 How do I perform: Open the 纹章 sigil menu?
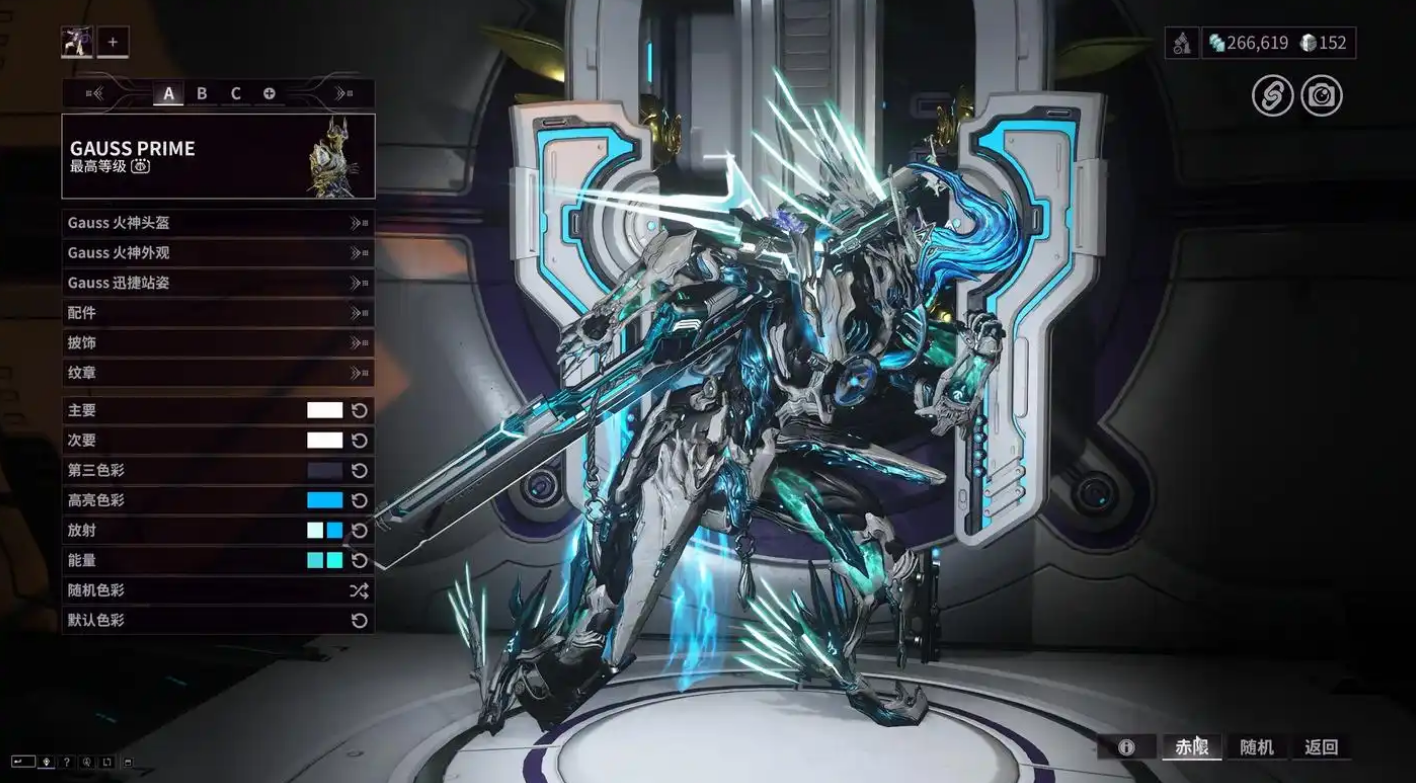pos(218,373)
